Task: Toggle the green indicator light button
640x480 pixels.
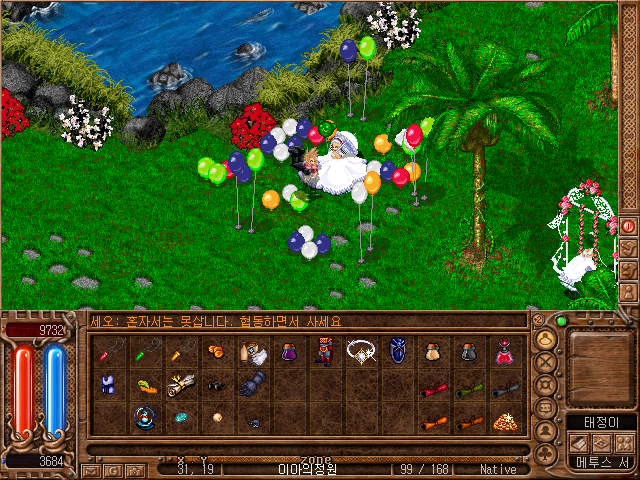Action: click(560, 322)
